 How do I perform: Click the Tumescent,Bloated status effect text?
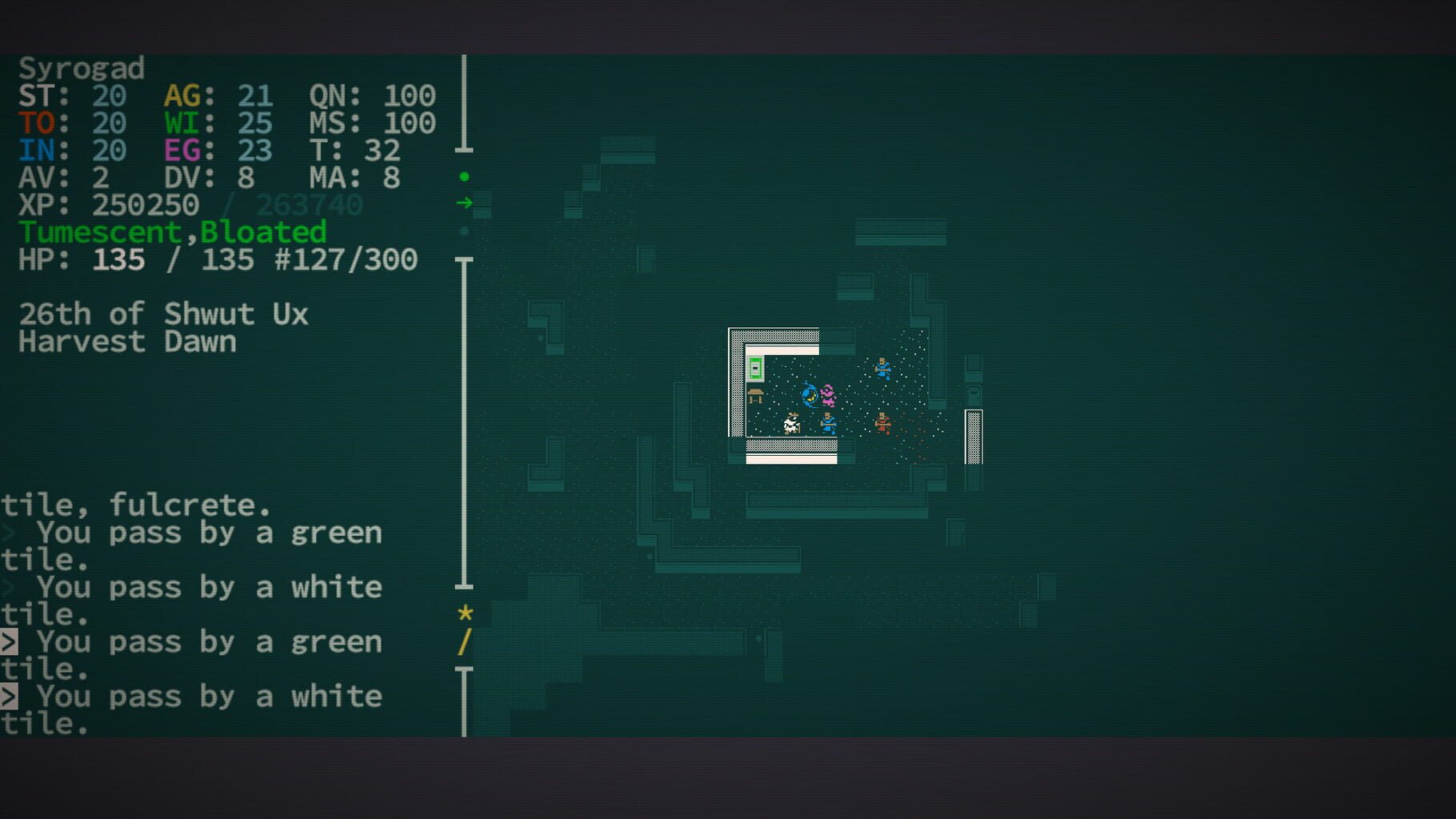coord(174,232)
